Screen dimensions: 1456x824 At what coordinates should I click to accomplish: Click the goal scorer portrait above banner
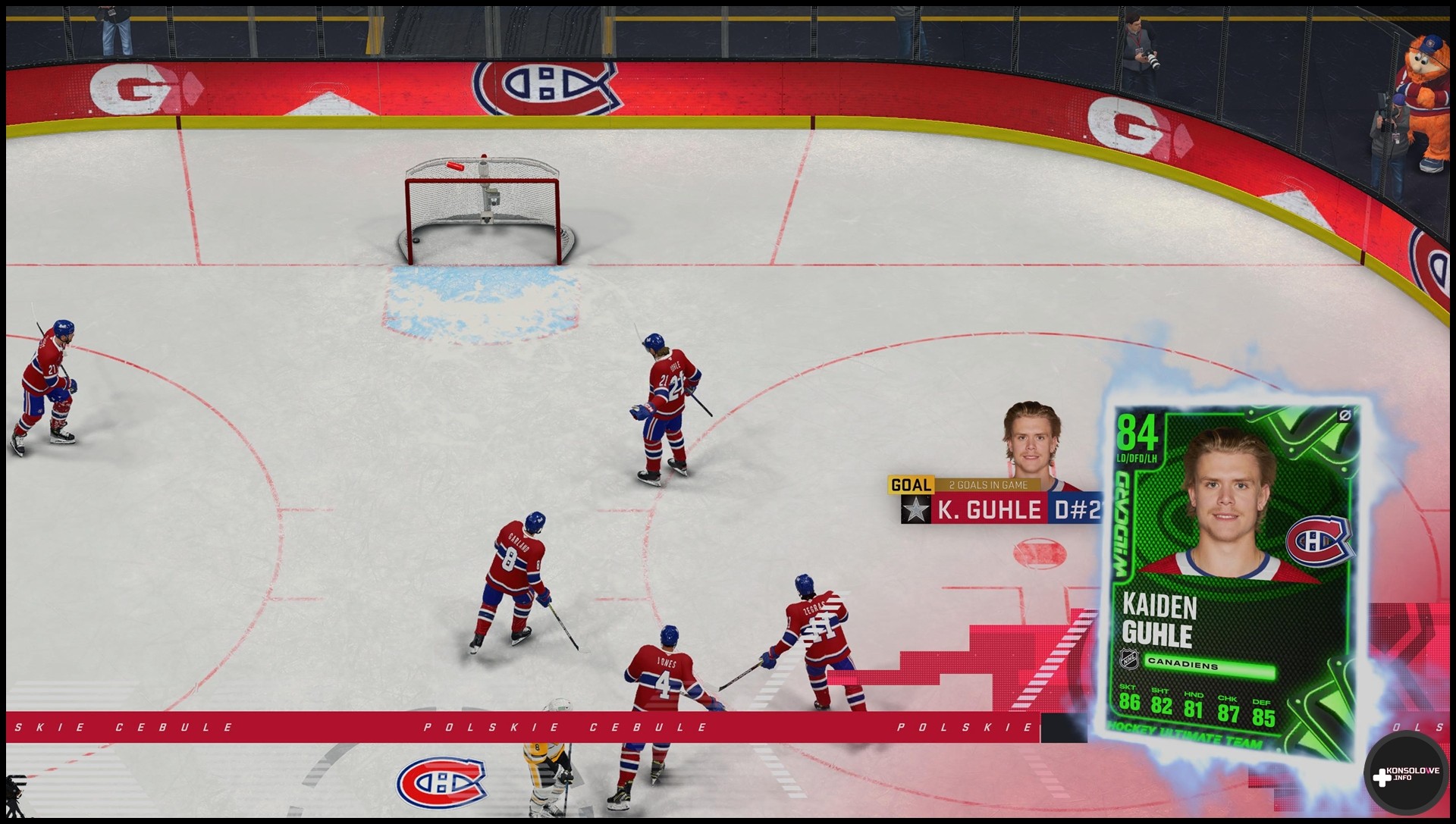[x=1031, y=440]
